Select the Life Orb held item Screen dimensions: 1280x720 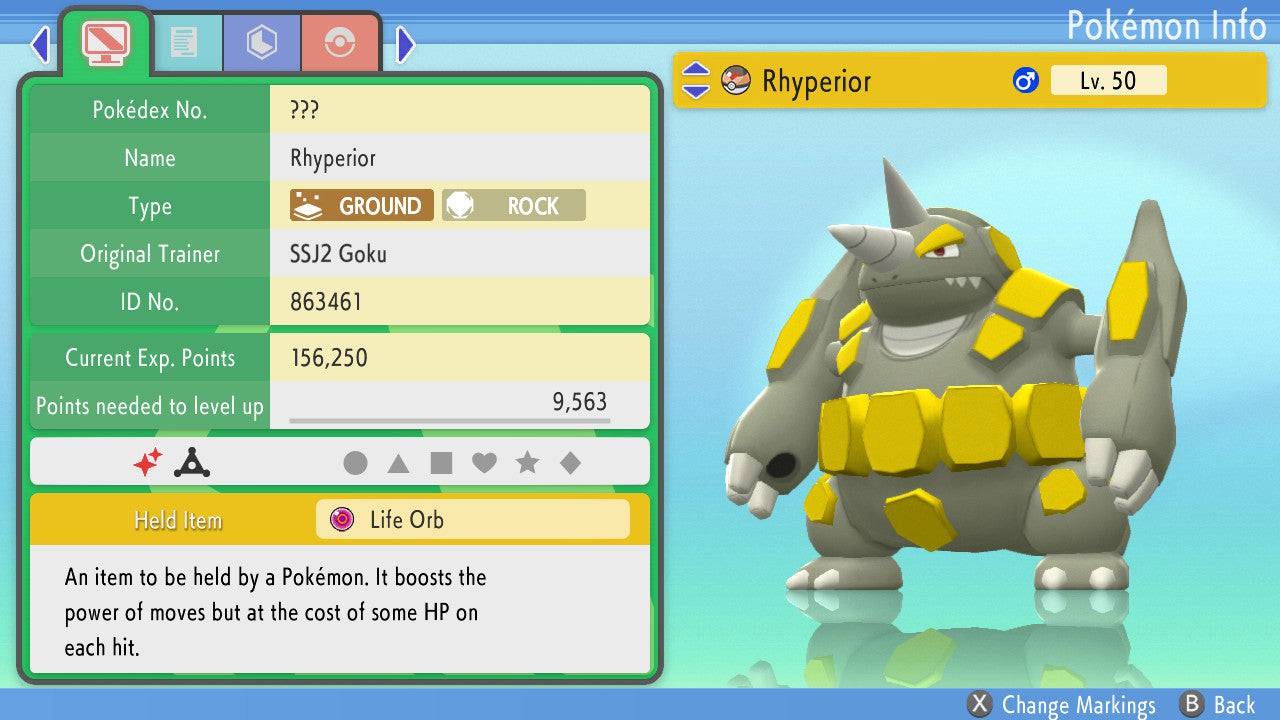coord(472,520)
